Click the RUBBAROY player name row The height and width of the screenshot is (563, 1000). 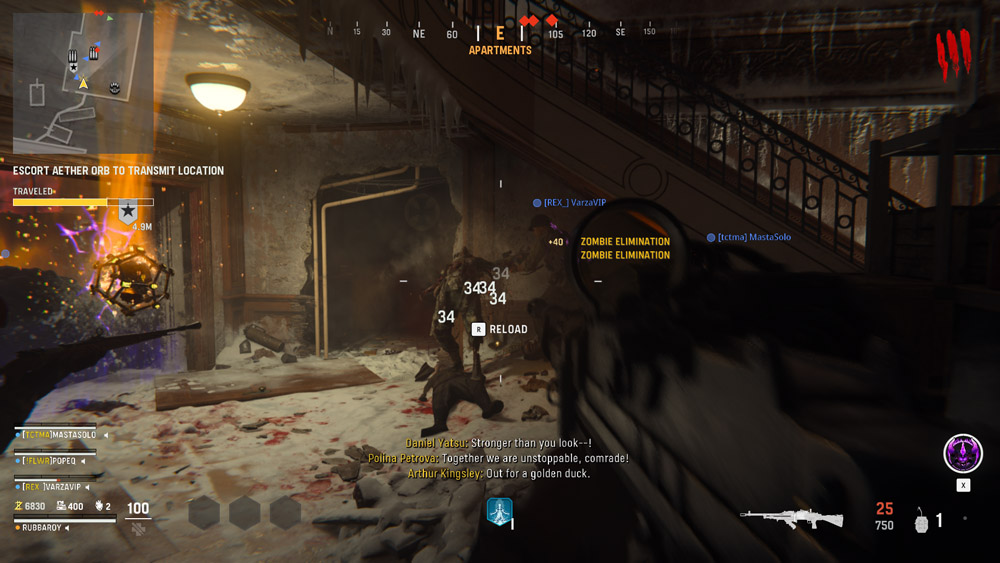click(40, 528)
